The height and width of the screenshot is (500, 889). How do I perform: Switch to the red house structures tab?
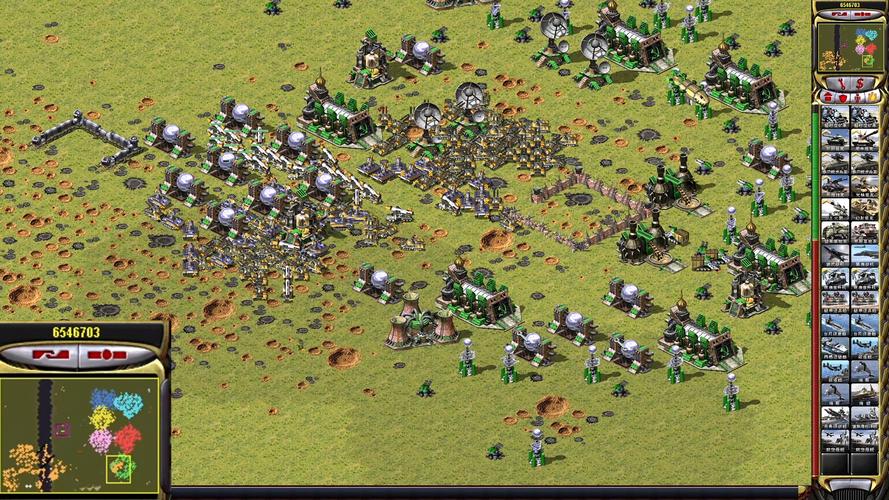pos(826,97)
